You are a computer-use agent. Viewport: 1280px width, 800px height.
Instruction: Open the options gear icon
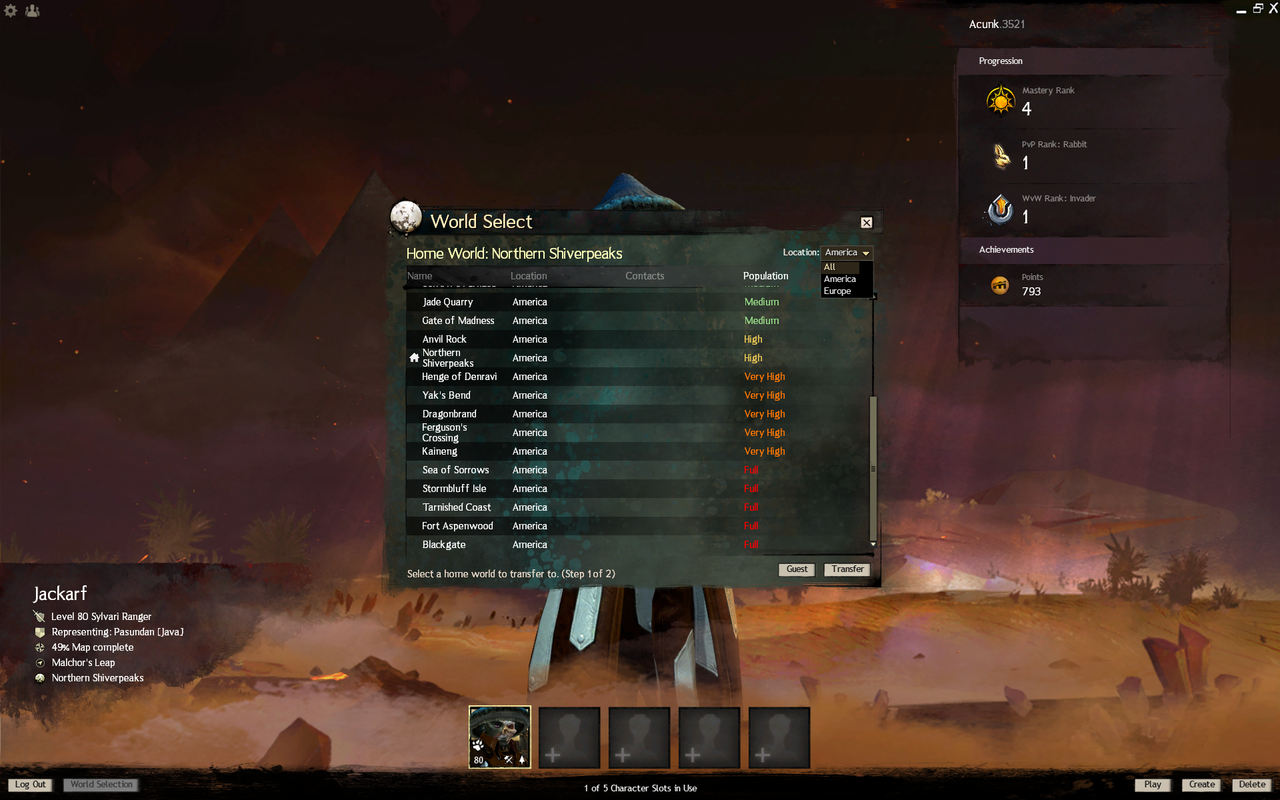click(11, 11)
